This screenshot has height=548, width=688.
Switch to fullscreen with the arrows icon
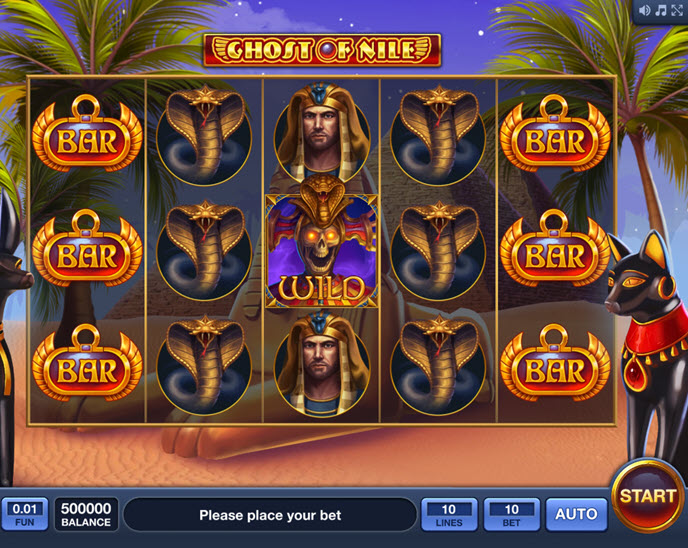(676, 10)
